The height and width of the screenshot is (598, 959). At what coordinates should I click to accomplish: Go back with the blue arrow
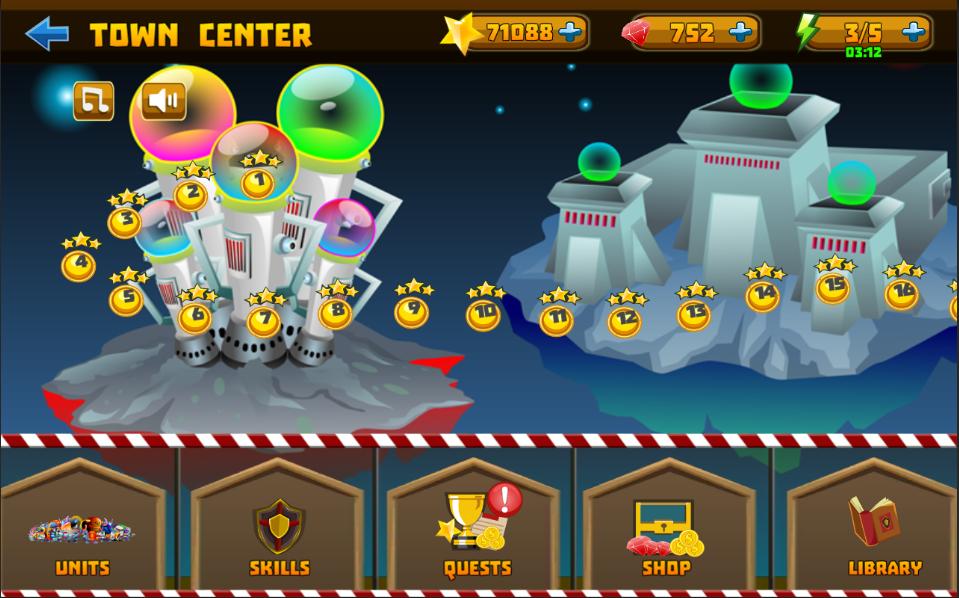[x=46, y=34]
